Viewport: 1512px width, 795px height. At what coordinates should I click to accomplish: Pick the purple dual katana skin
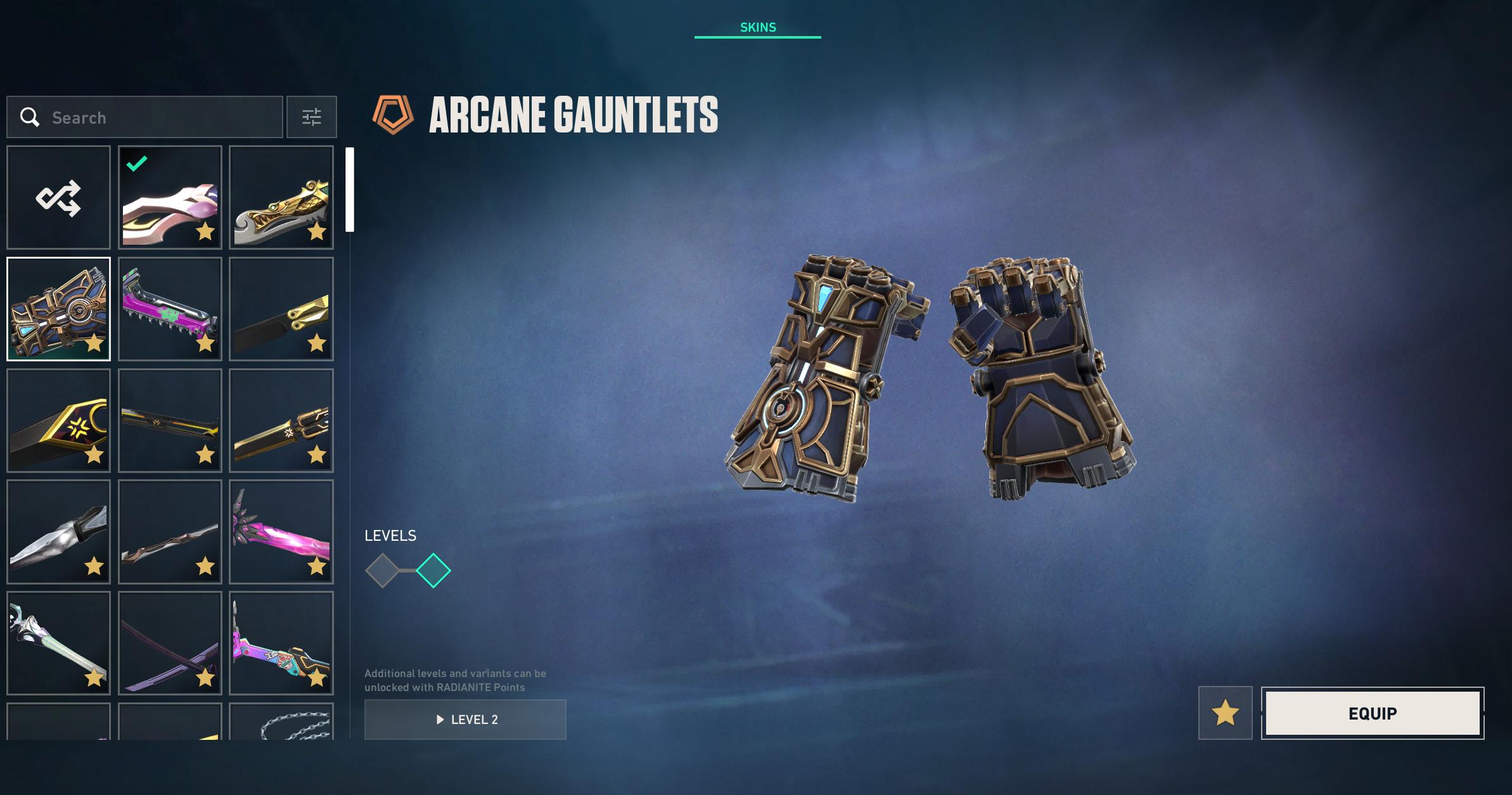click(x=170, y=643)
